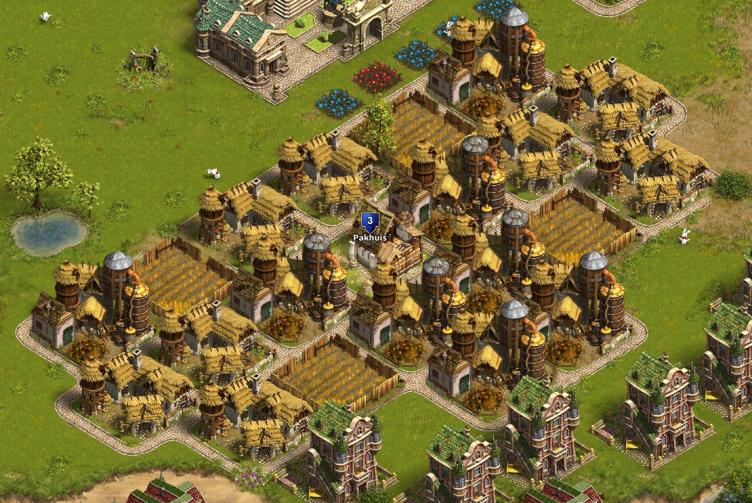Select the Pakhuis level 3 shield marker
The image size is (752, 503).
click(370, 221)
